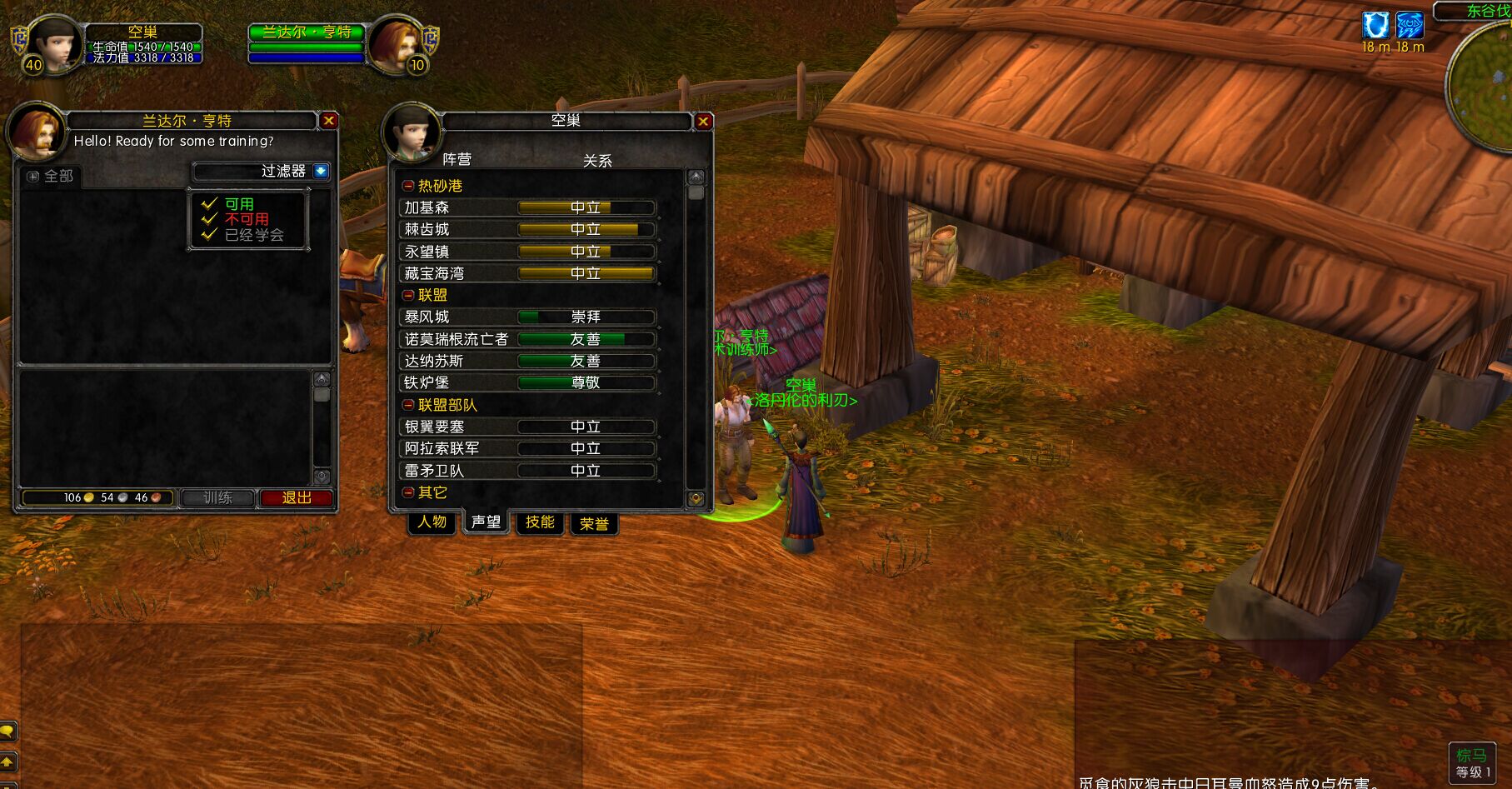Toggle the 已经学会 filter option

[210, 234]
